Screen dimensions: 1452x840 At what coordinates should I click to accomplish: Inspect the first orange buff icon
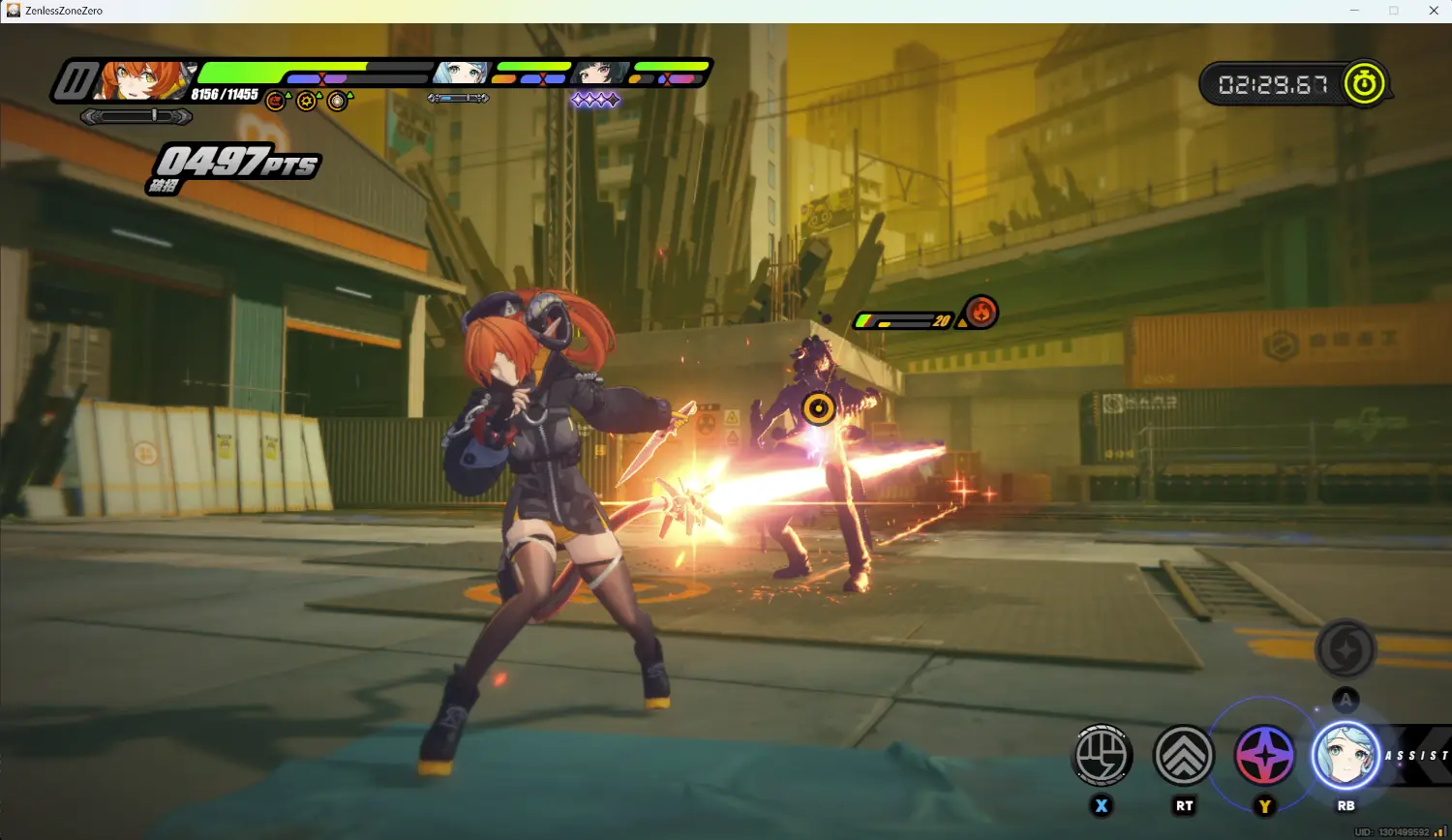(x=276, y=101)
